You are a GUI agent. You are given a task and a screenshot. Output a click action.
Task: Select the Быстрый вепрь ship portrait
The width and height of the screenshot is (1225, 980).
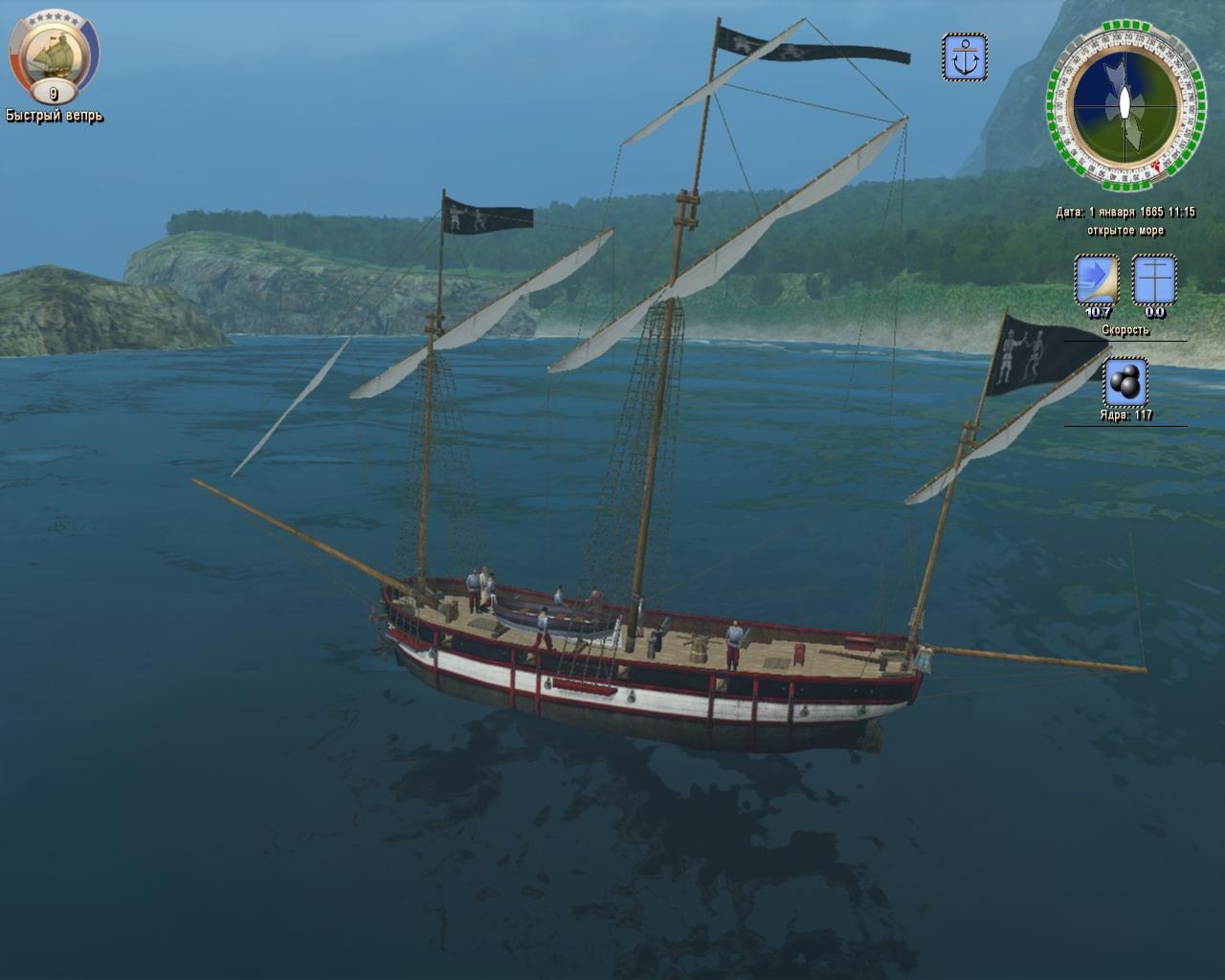tap(54, 56)
